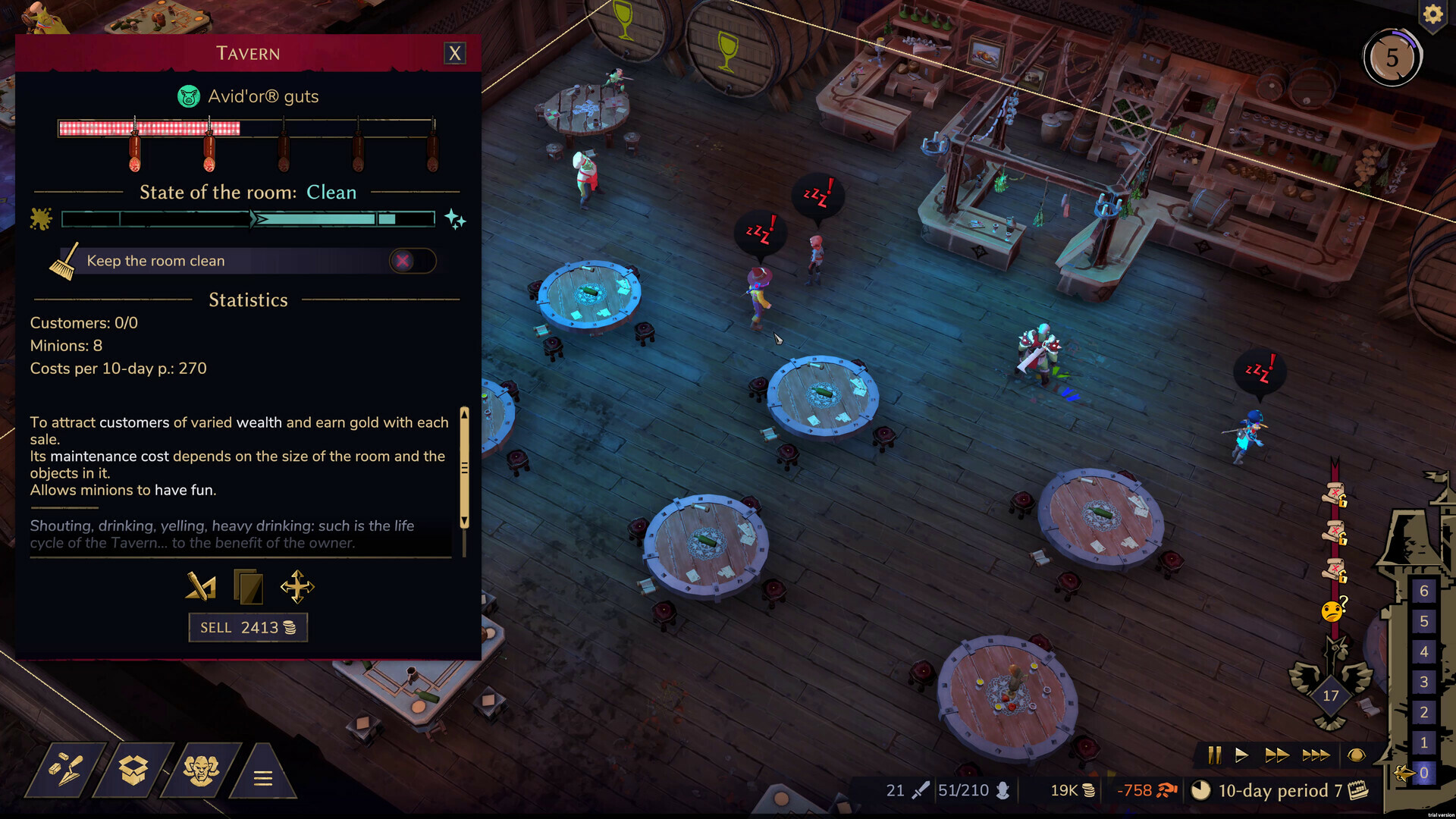Sell the Tavern for 2413 gold
Image resolution: width=1456 pixels, height=819 pixels.
(248, 627)
